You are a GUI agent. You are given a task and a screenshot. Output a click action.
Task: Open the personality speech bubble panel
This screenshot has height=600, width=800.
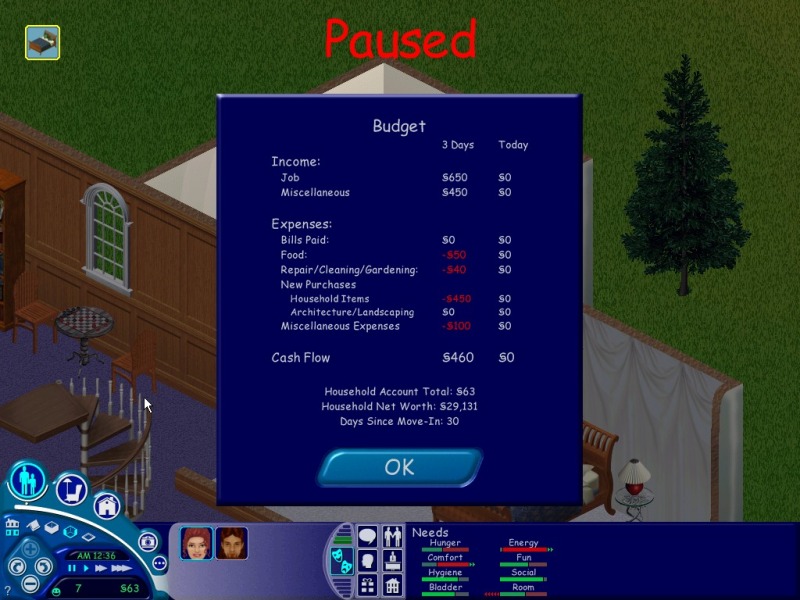368,537
